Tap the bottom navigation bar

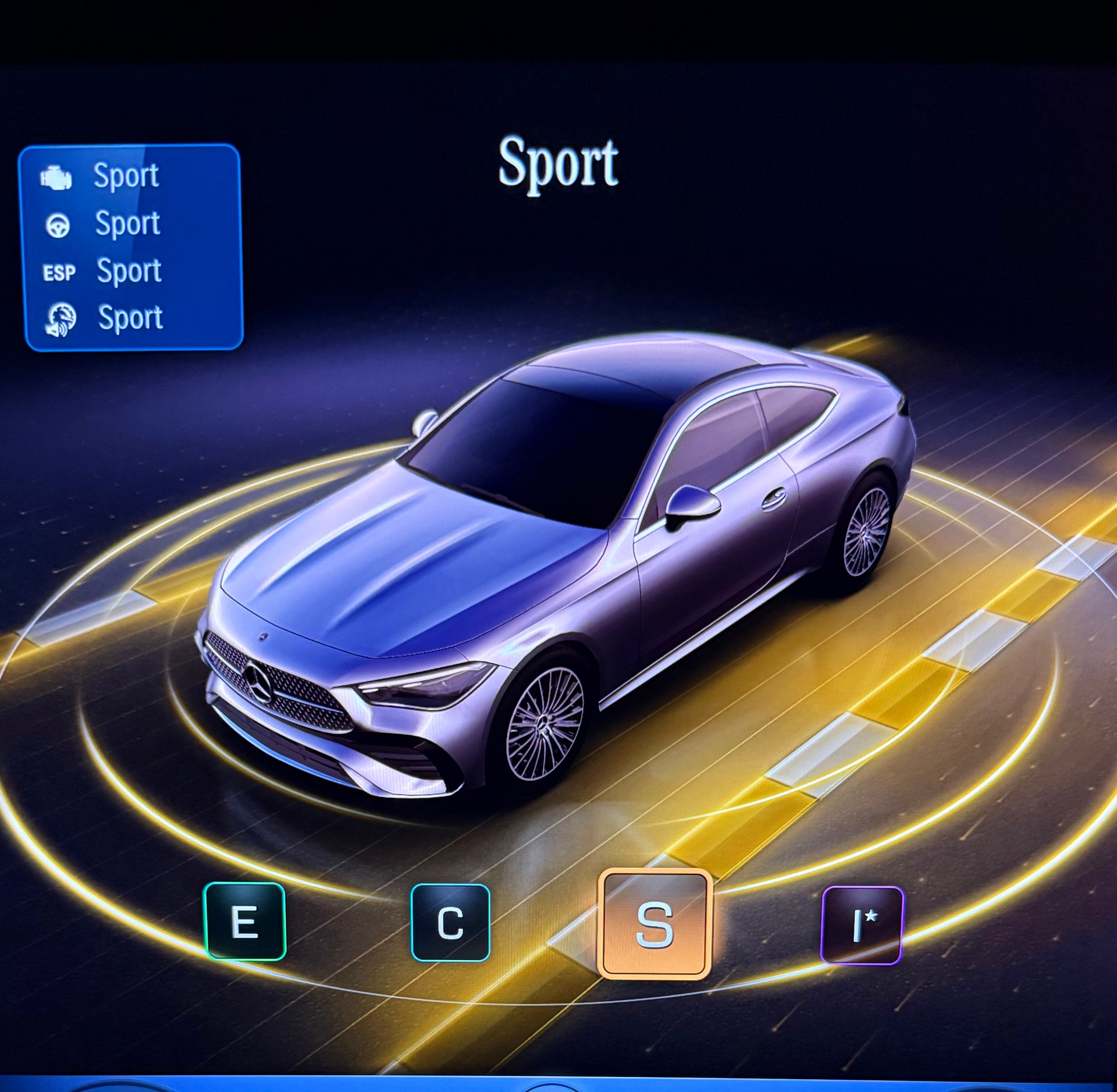pyautogui.click(x=558, y=1080)
